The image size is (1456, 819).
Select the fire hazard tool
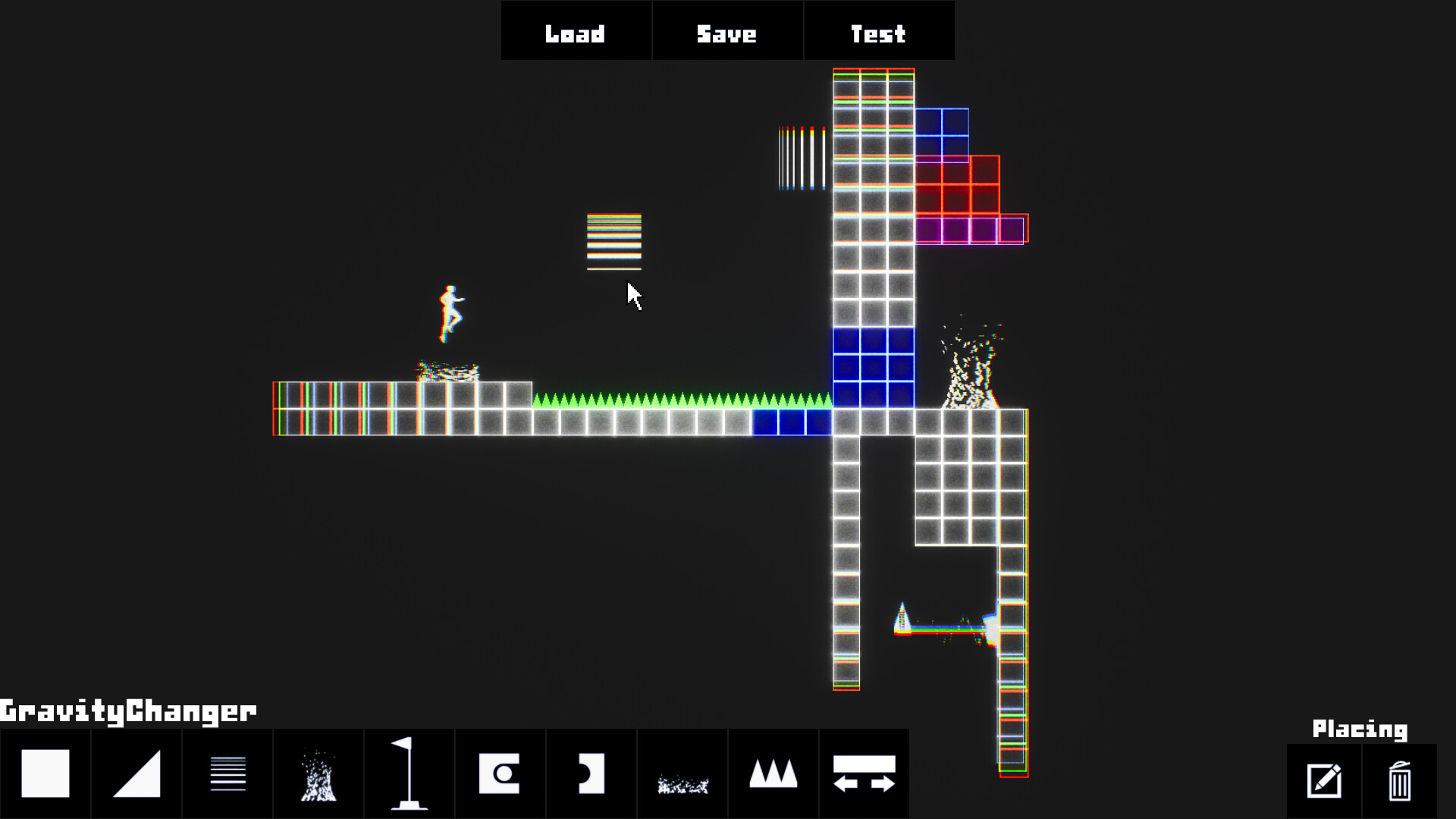(x=318, y=773)
